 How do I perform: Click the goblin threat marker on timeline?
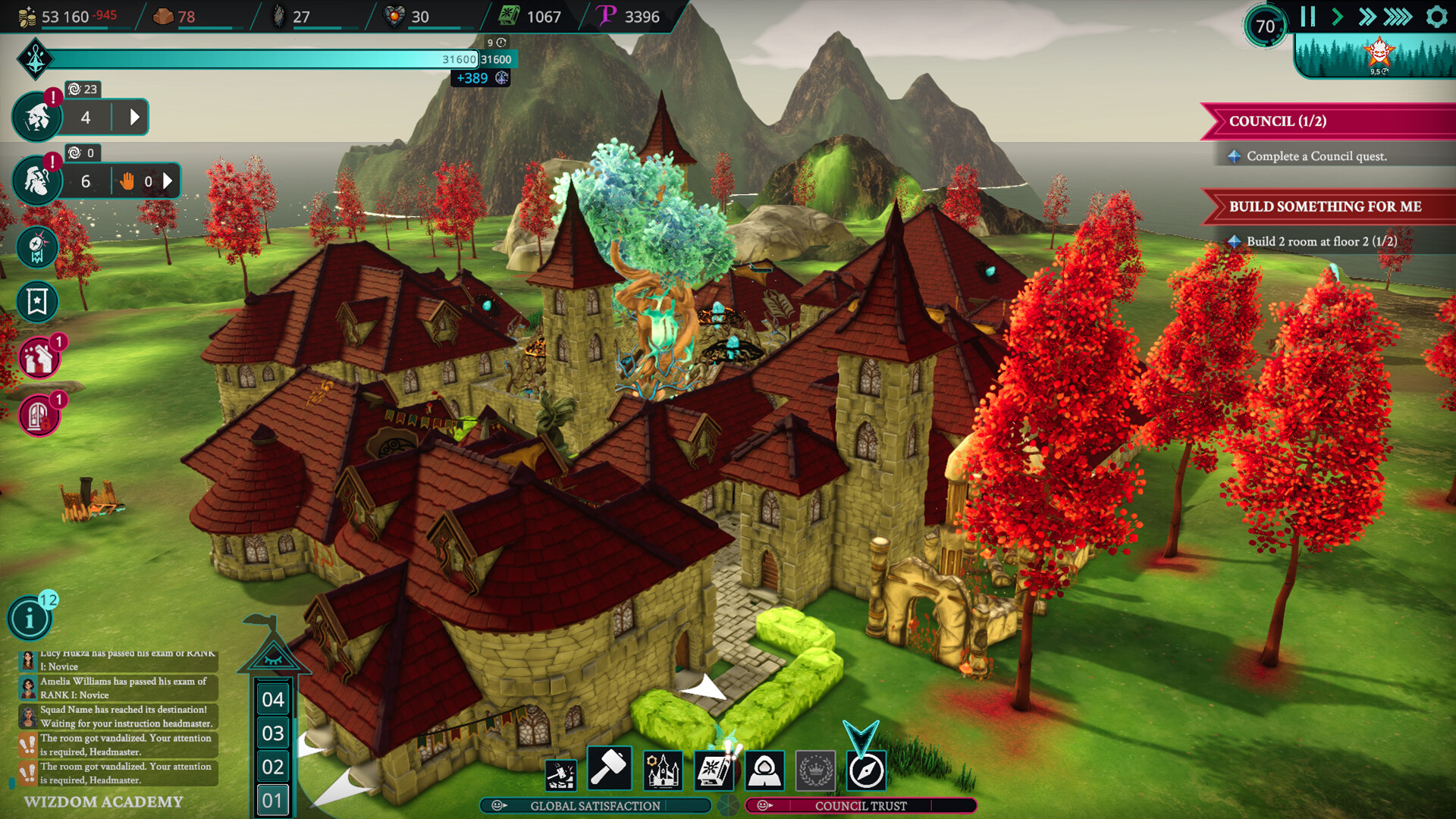coord(1379,53)
